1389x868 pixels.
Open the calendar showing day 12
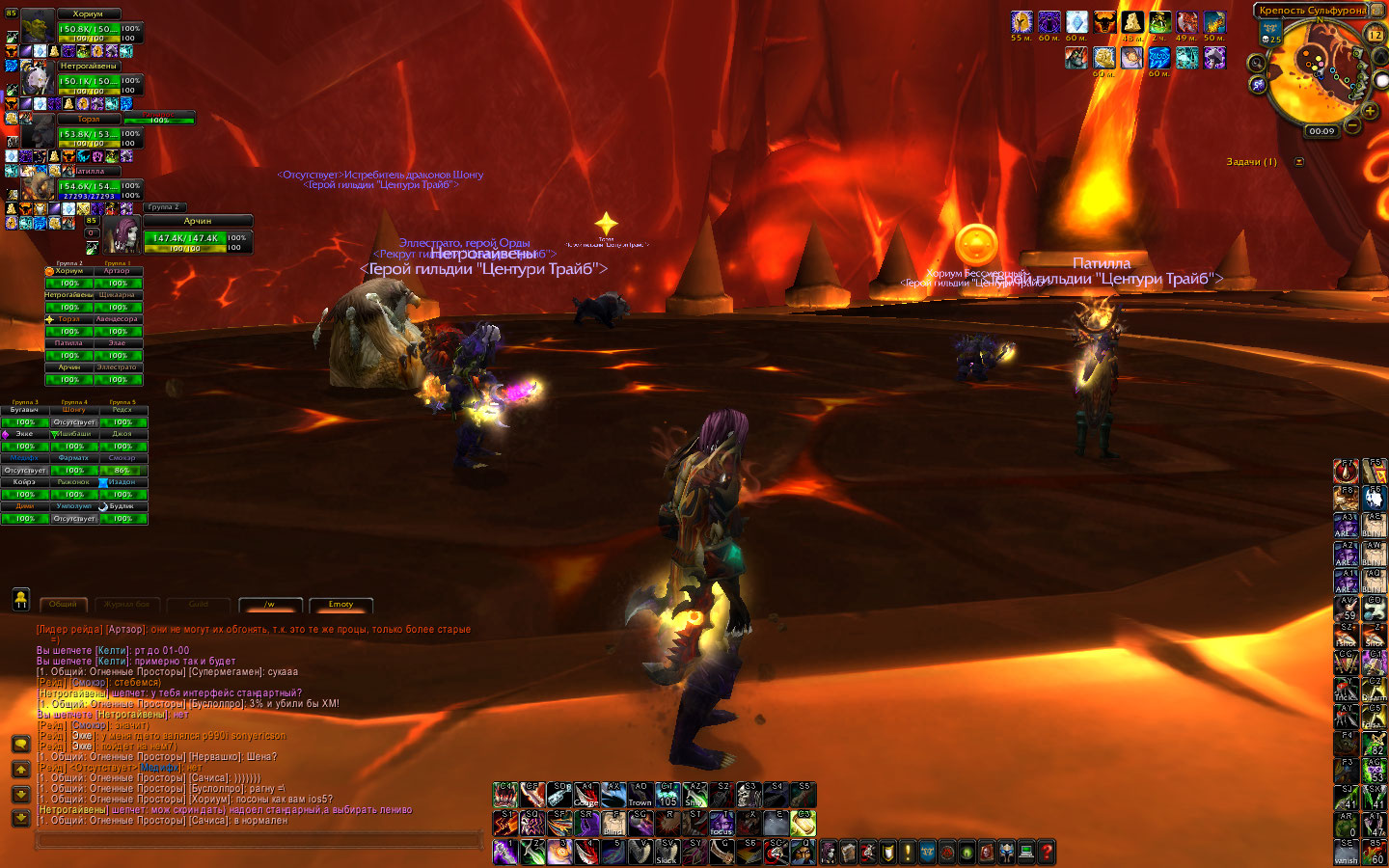tap(1375, 34)
